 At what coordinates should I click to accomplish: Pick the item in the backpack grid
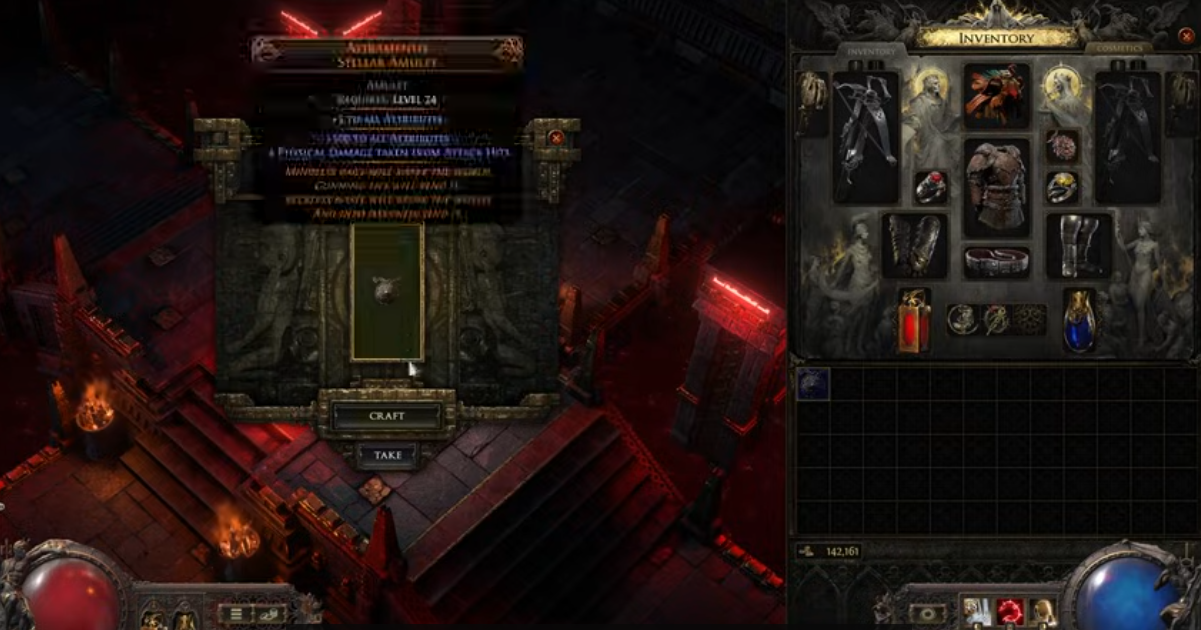(x=813, y=384)
